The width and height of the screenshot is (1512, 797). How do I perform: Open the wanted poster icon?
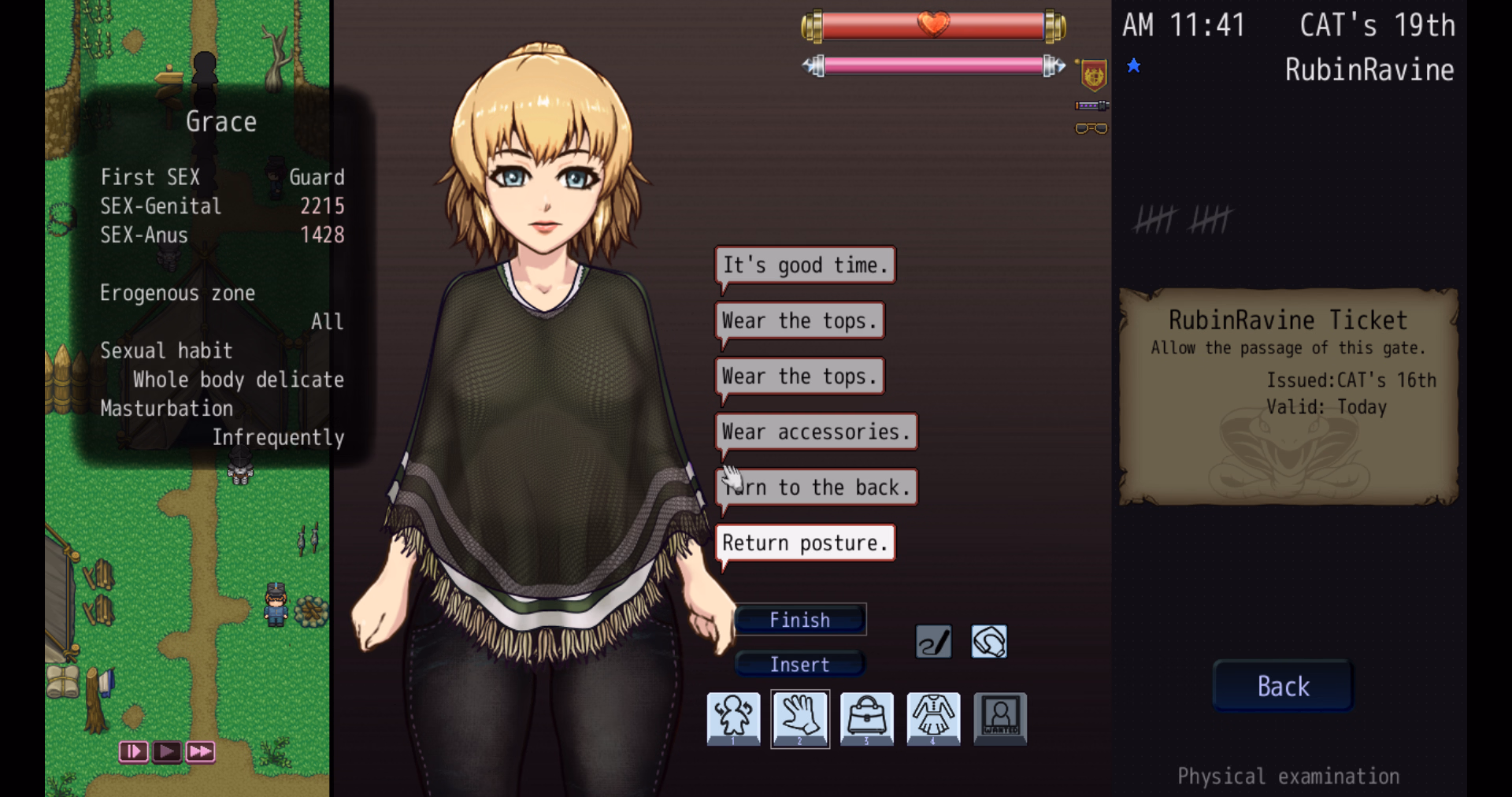coord(1000,717)
